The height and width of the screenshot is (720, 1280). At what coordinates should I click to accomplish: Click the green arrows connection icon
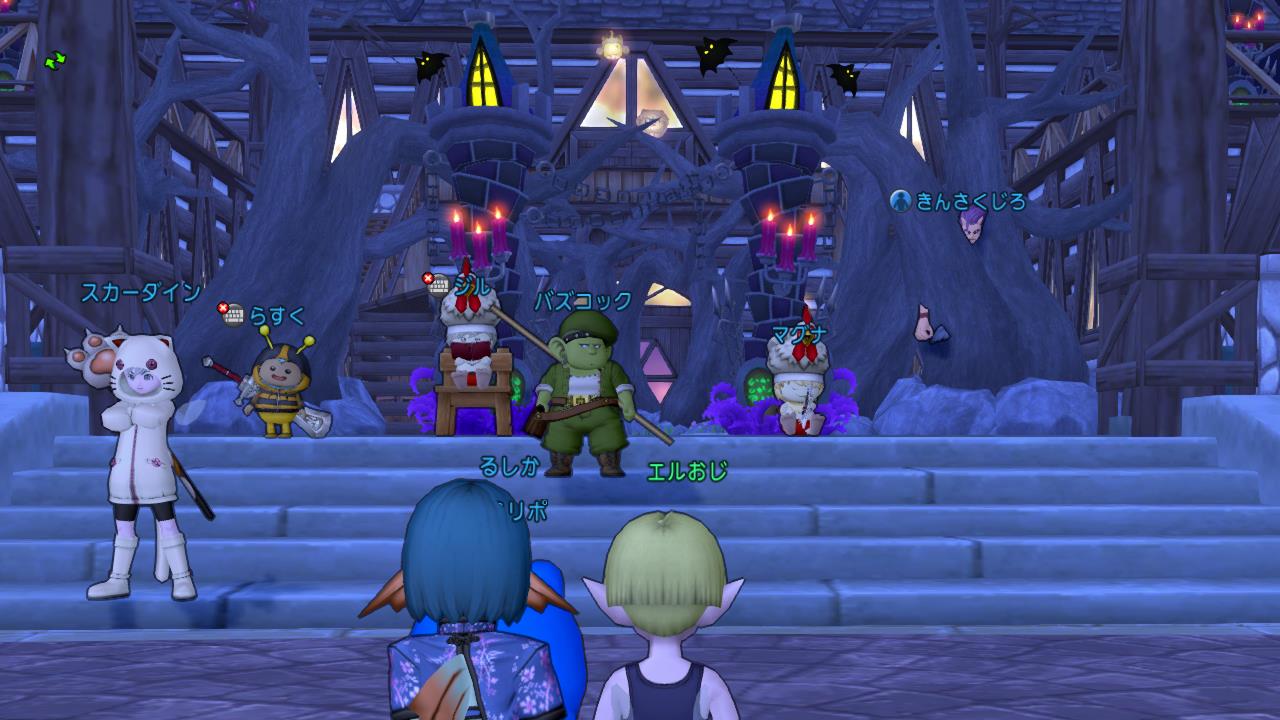[x=55, y=61]
